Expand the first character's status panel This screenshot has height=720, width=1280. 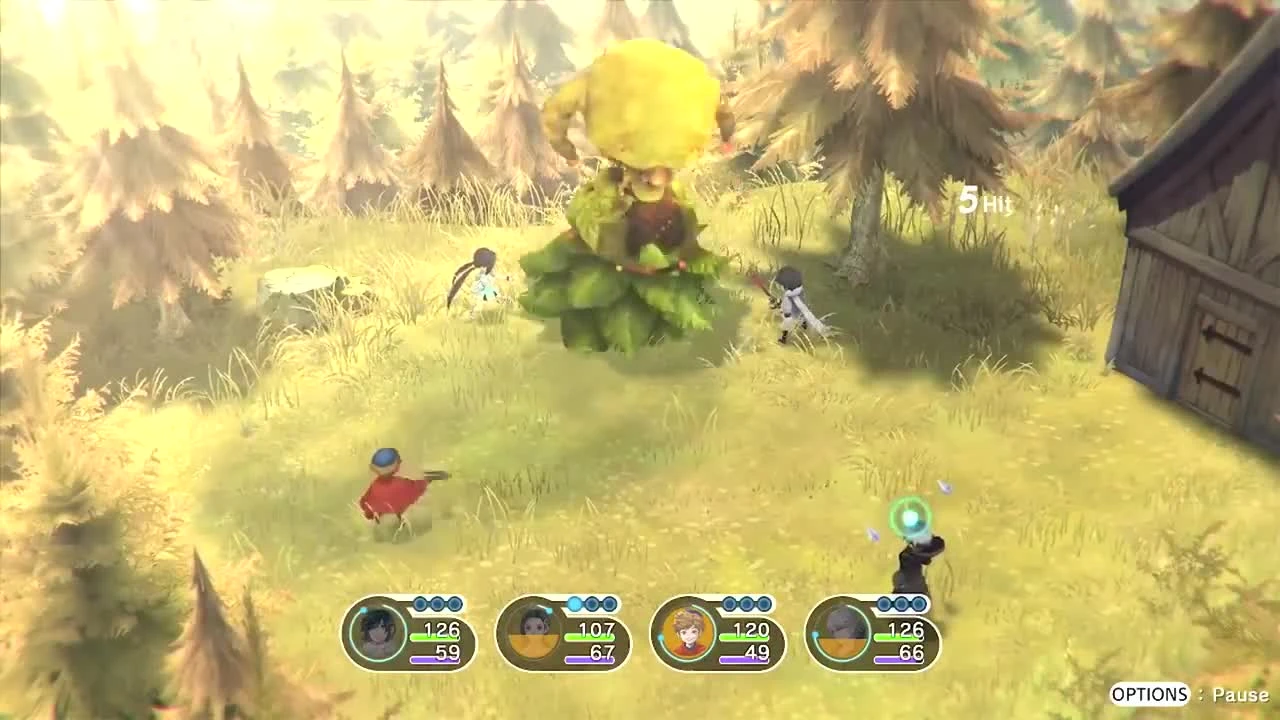tap(410, 635)
